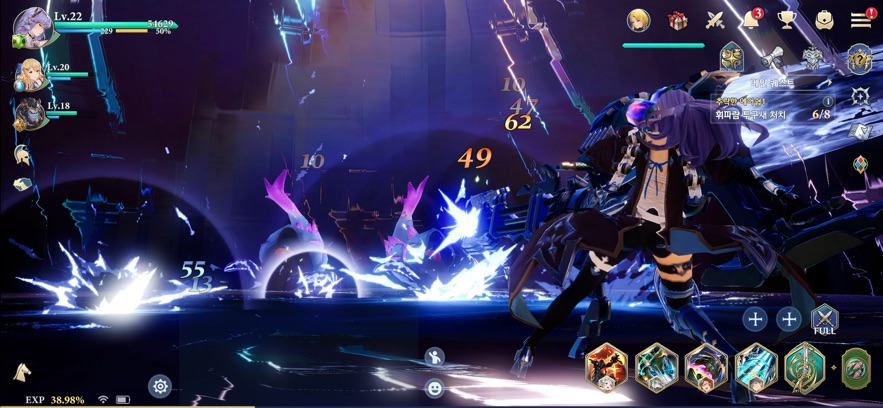
Task: Open the question mark shield icon
Action: coord(859,59)
